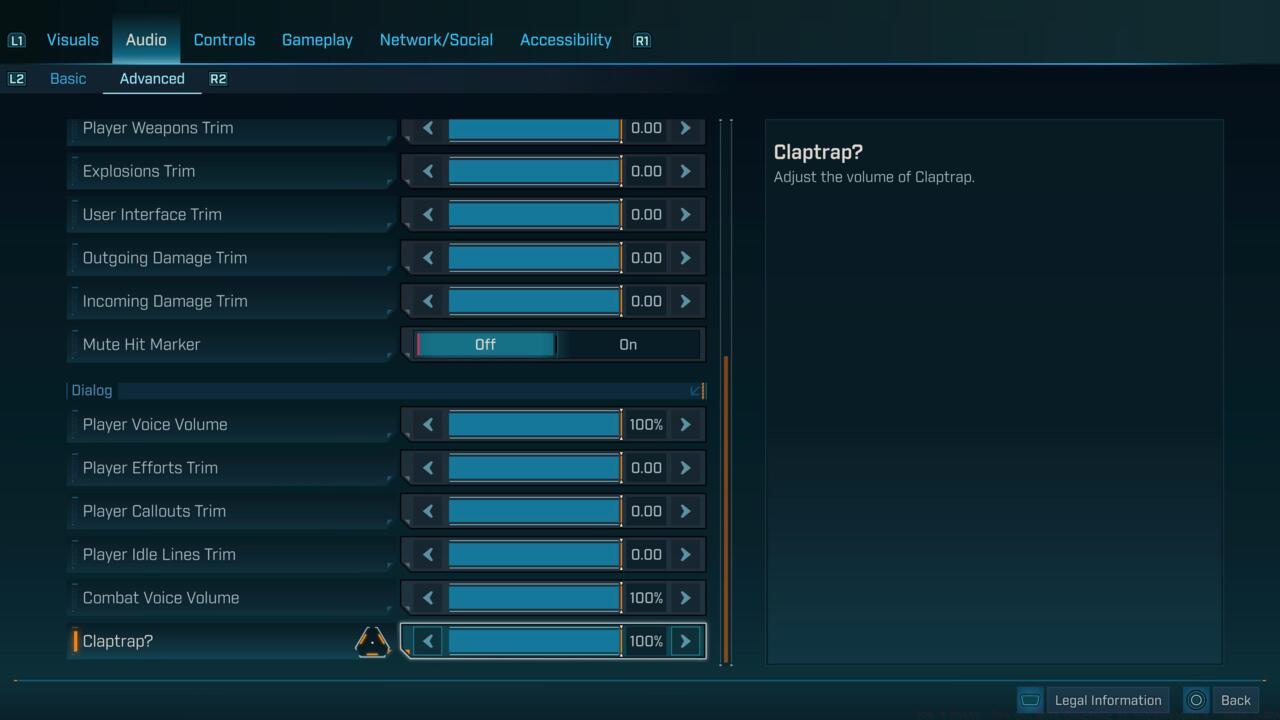Select the Claptrap volume setting

(117, 641)
